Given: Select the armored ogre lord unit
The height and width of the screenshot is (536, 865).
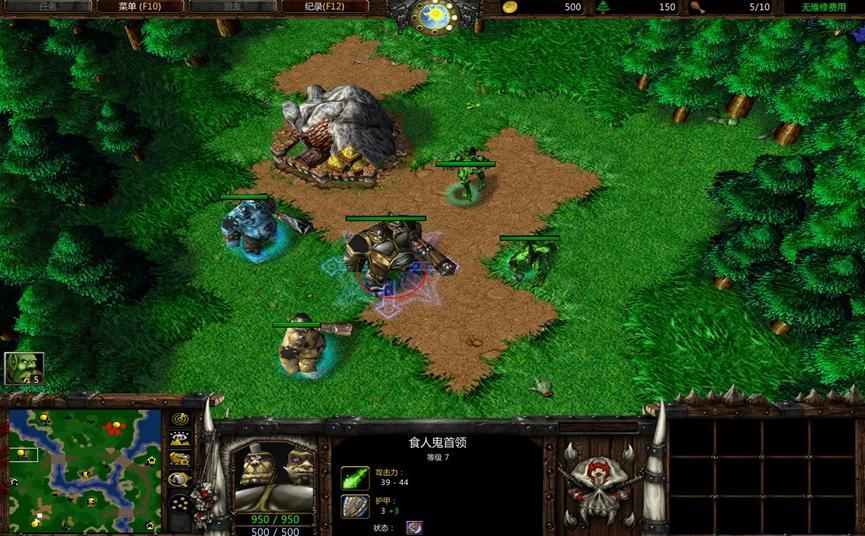Looking at the screenshot, I should (385, 255).
